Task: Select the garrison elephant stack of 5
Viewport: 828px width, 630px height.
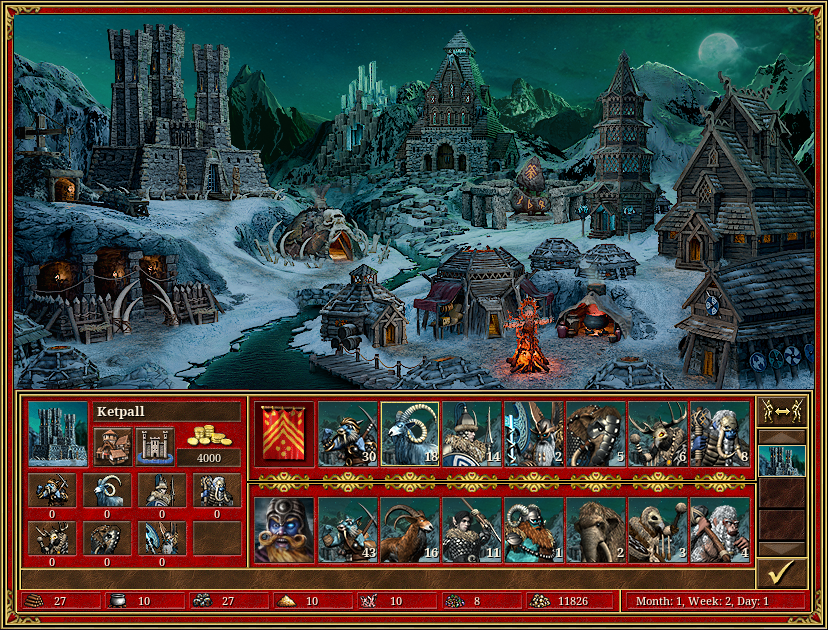Action: pyautogui.click(x=596, y=434)
